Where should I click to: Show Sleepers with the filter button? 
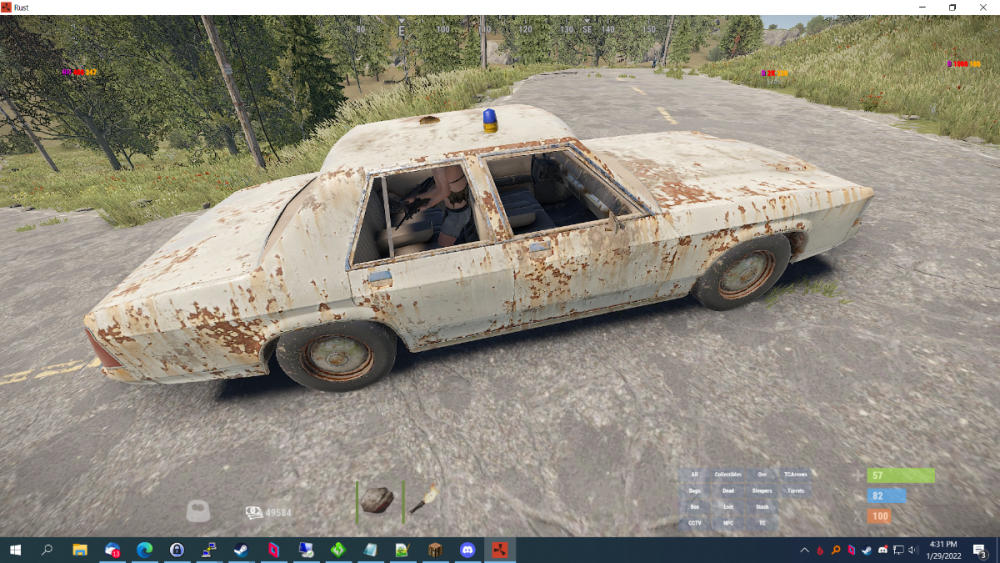[x=762, y=491]
